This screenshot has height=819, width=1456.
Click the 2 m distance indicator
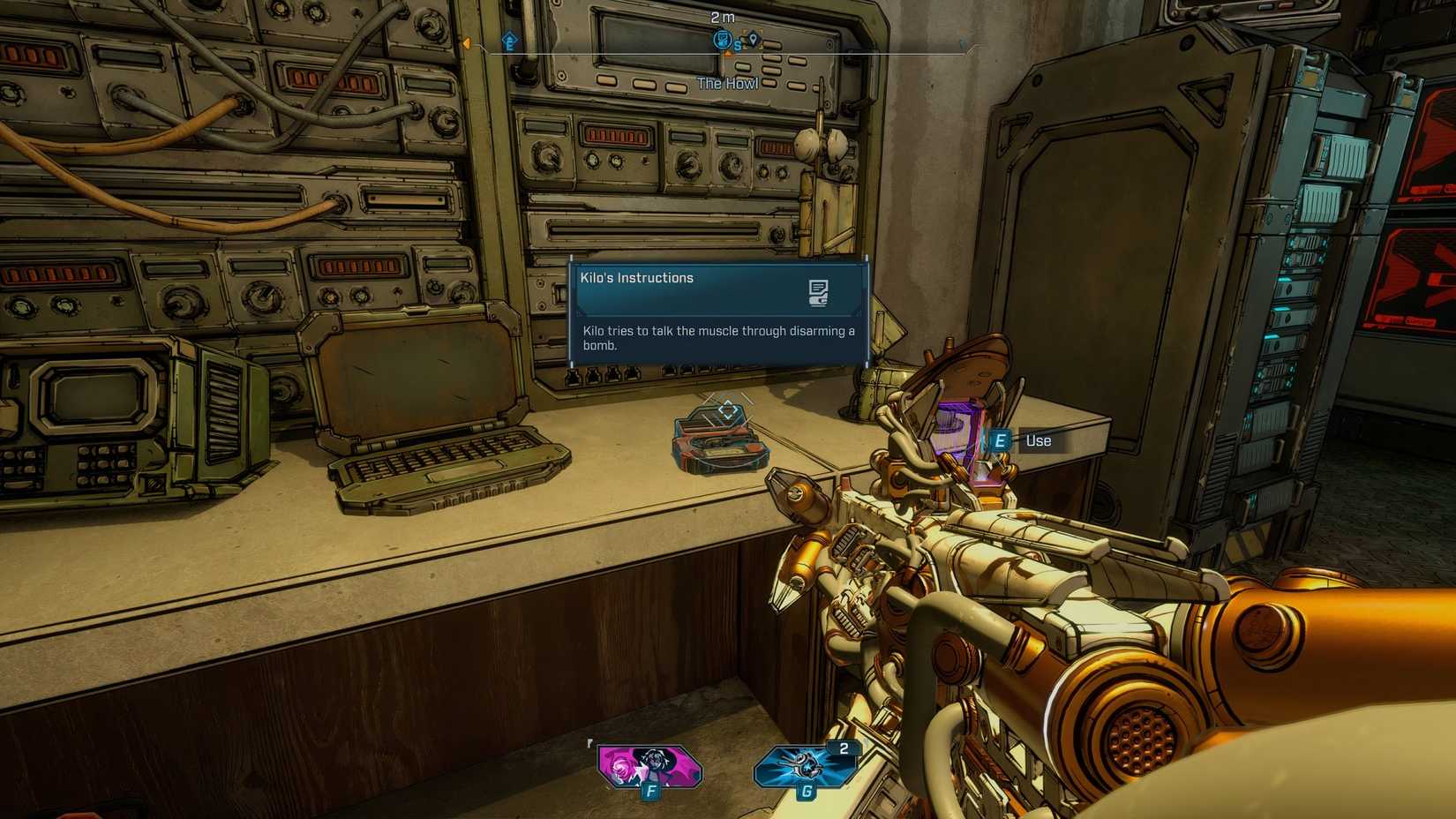(723, 19)
